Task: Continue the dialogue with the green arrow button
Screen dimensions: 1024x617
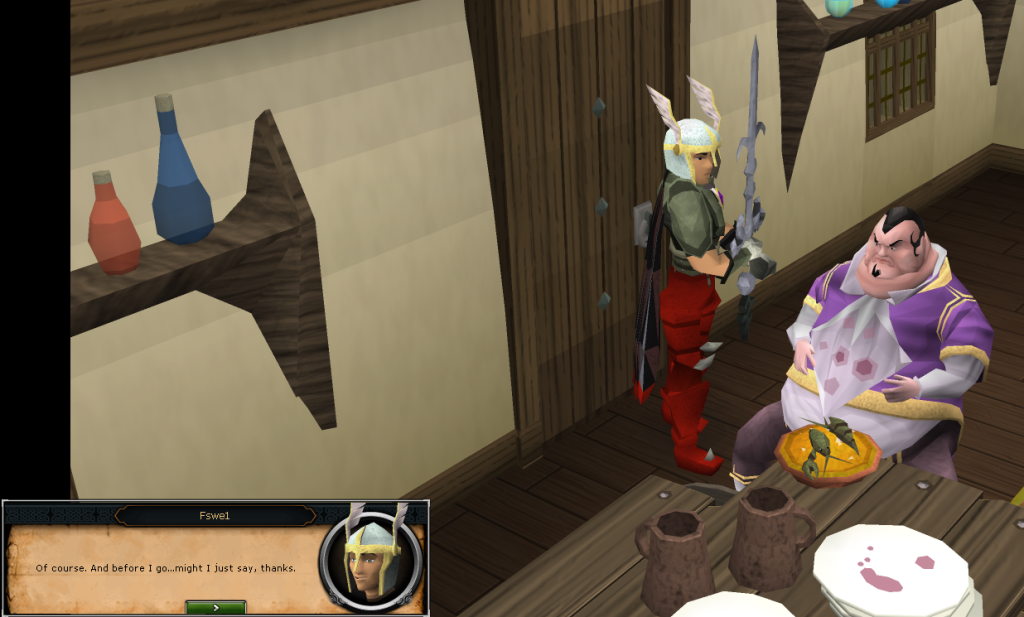Action: [216, 607]
